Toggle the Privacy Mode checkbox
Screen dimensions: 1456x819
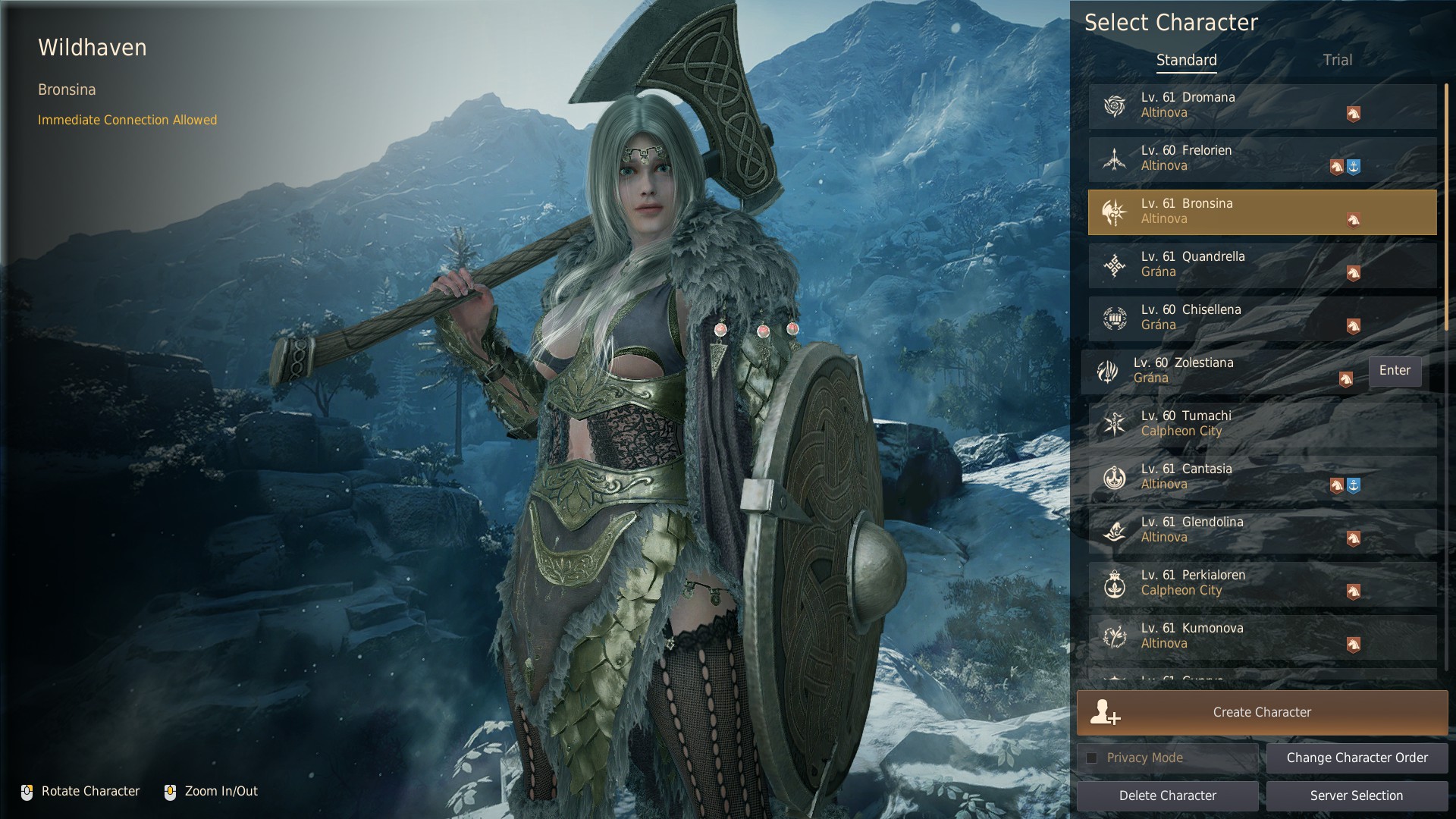pos(1092,758)
